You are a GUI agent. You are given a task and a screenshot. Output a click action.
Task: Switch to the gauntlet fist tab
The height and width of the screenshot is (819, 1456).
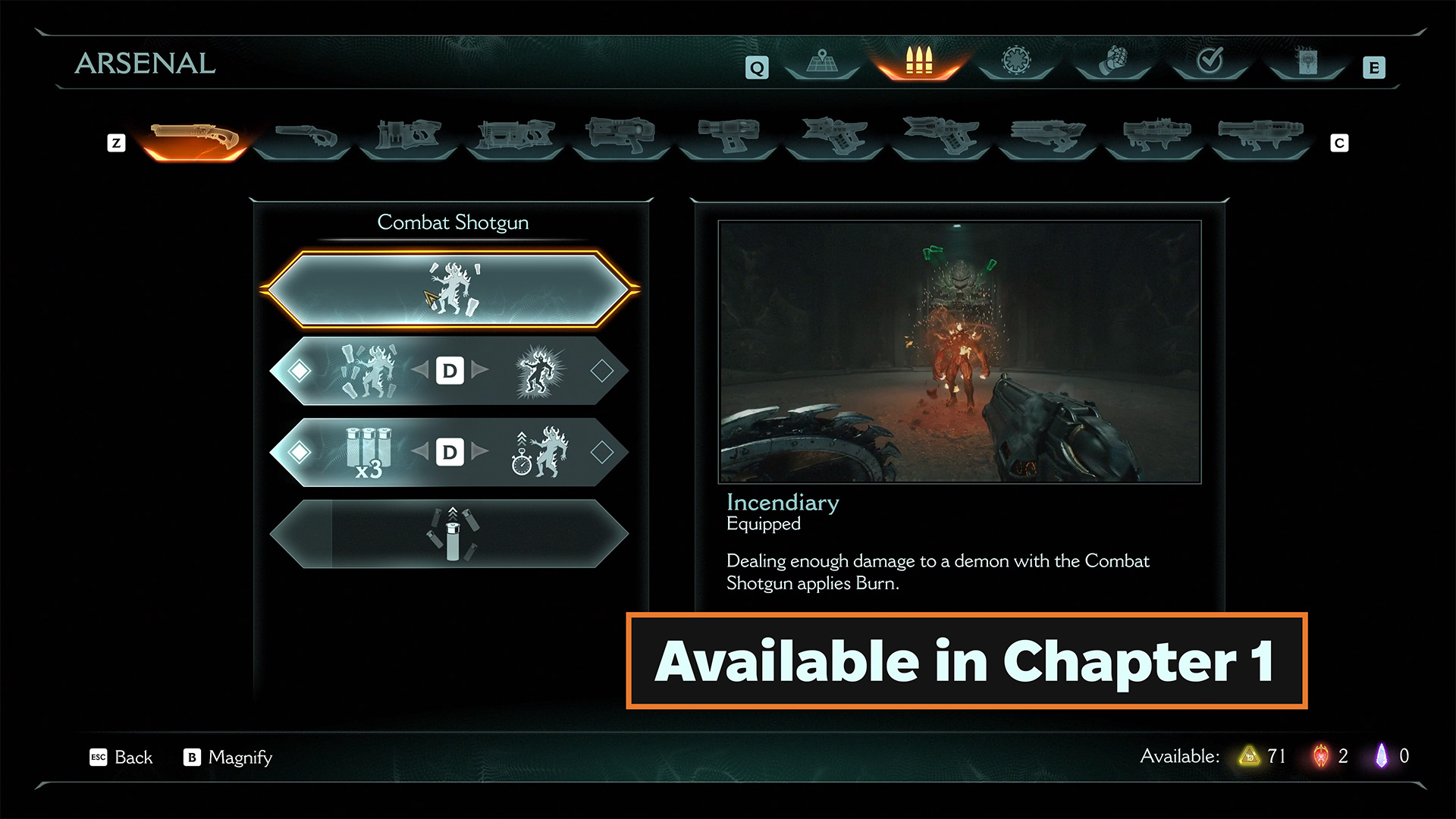pyautogui.click(x=1112, y=62)
